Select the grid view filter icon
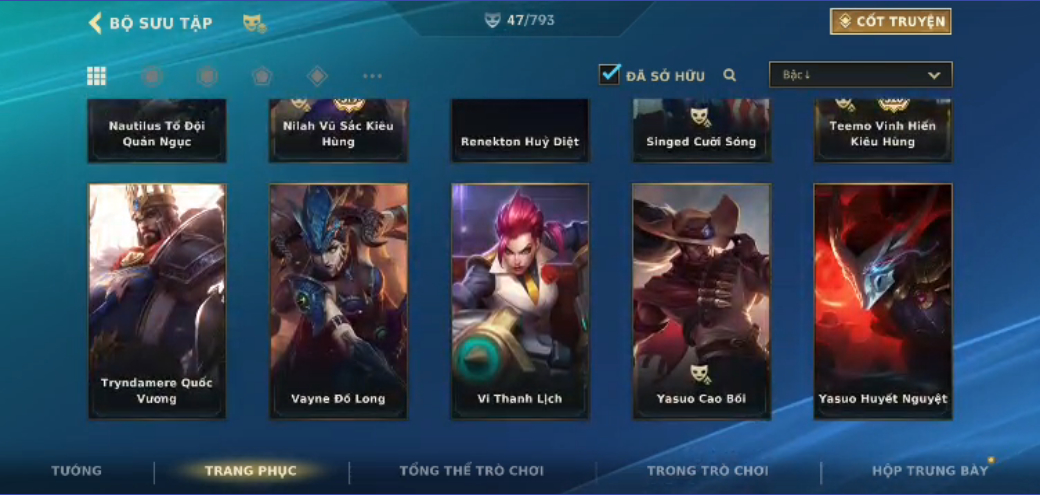This screenshot has height=495, width=1040. [x=97, y=76]
